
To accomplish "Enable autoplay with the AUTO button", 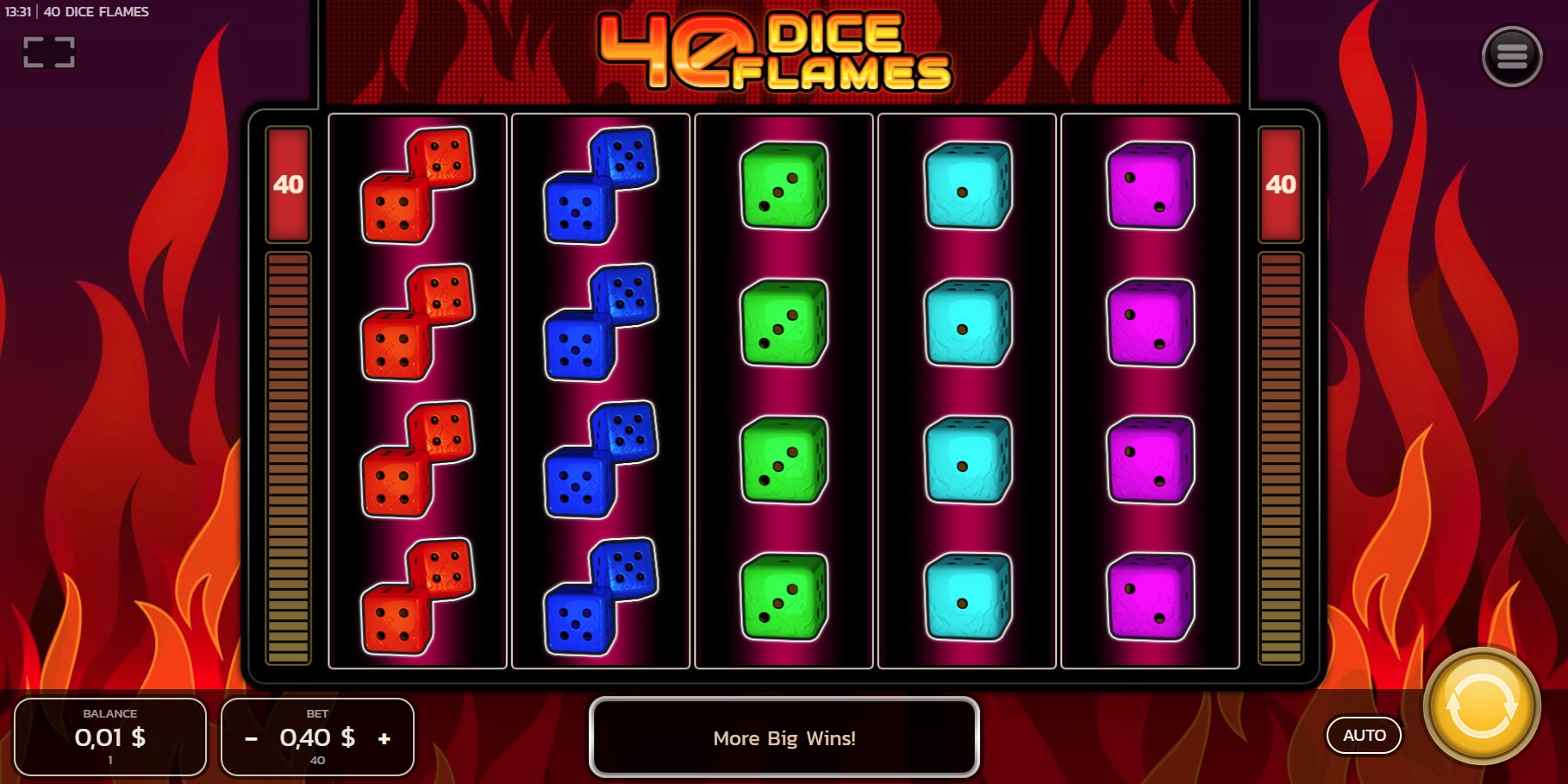I will point(1365,735).
